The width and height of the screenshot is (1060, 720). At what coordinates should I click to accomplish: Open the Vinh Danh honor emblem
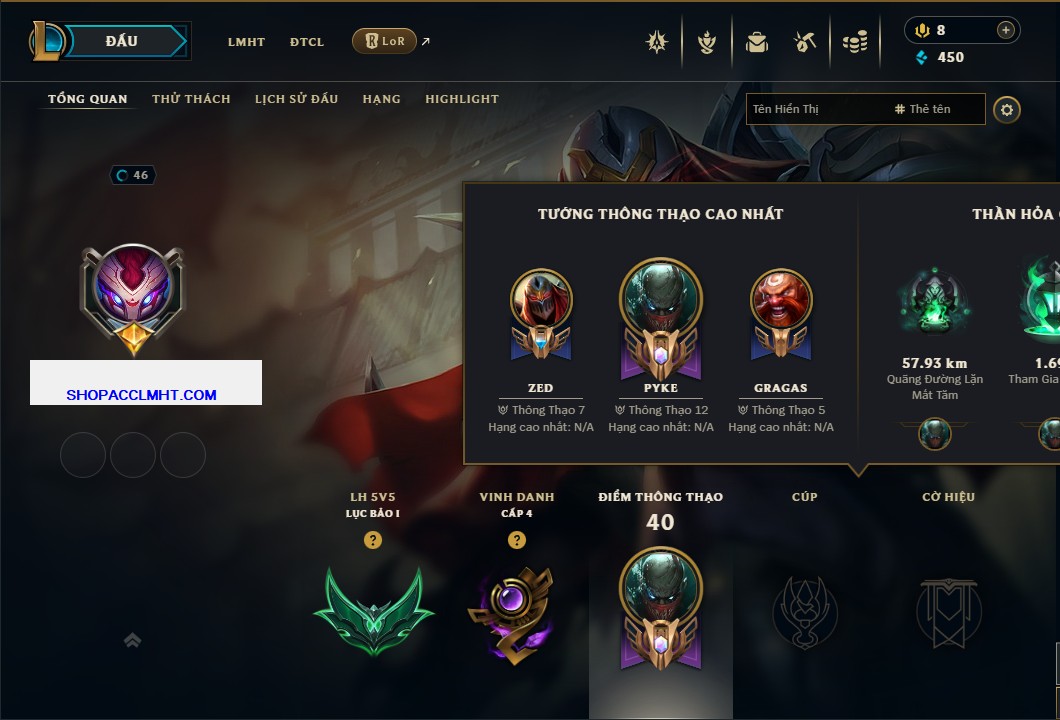pyautogui.click(x=516, y=610)
